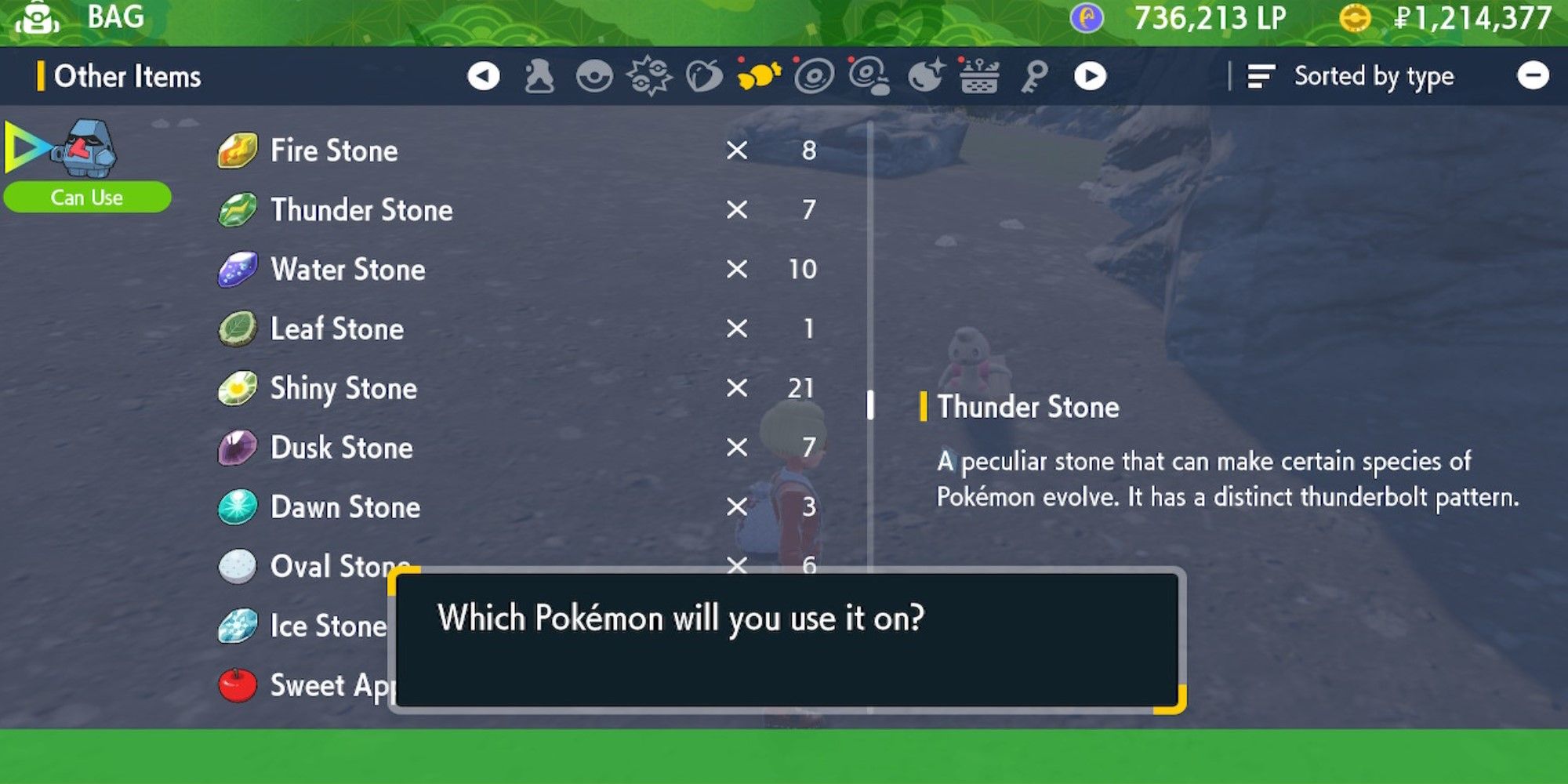Open the Medicine pocket icon
This screenshot has height=784, width=1568.
point(538,75)
